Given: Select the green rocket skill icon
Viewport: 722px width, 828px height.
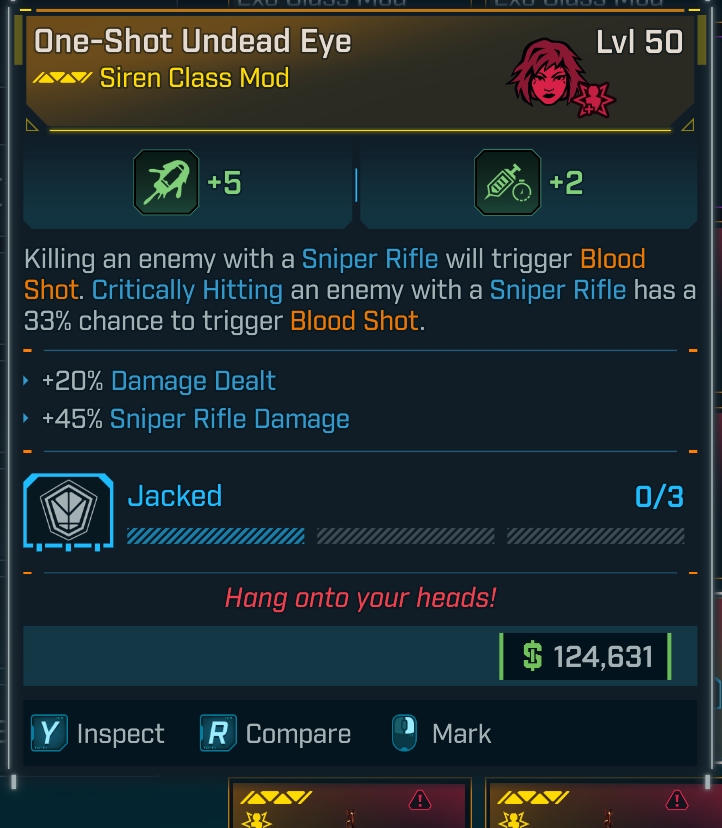Looking at the screenshot, I should coord(166,183).
